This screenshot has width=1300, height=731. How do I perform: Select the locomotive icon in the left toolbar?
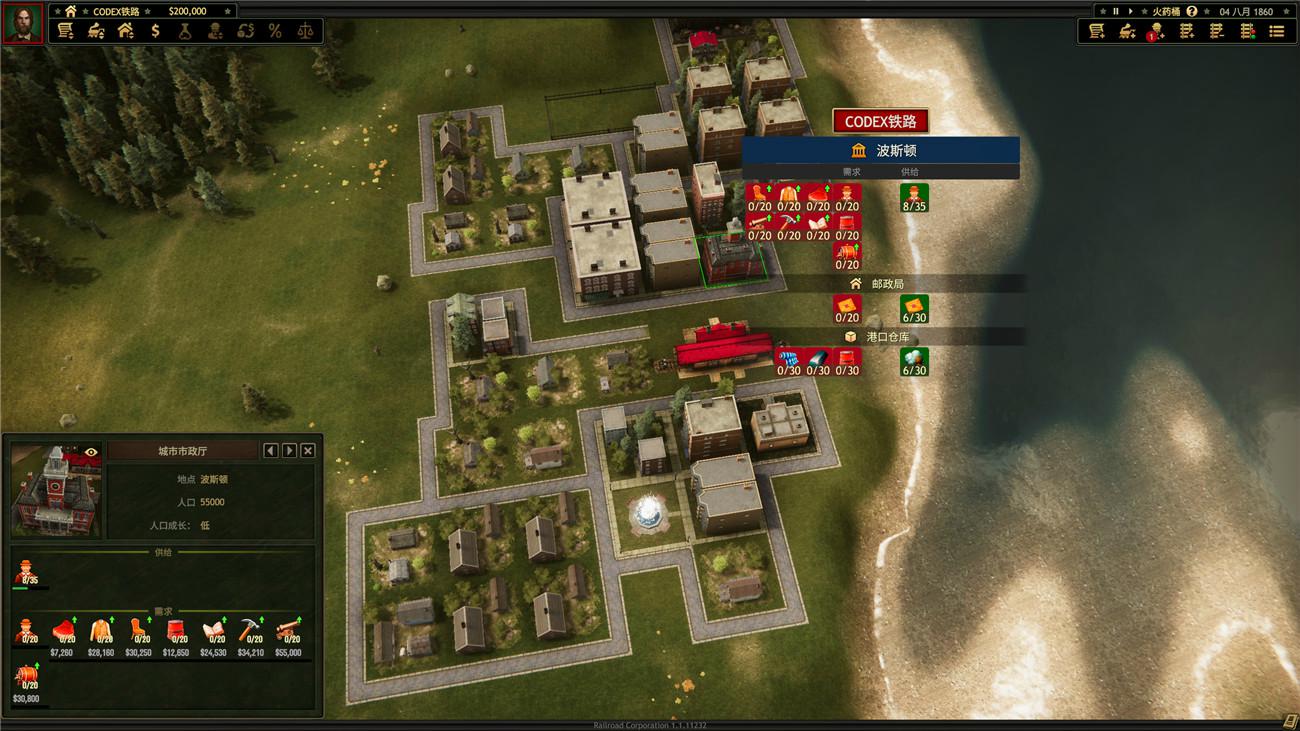tap(94, 30)
